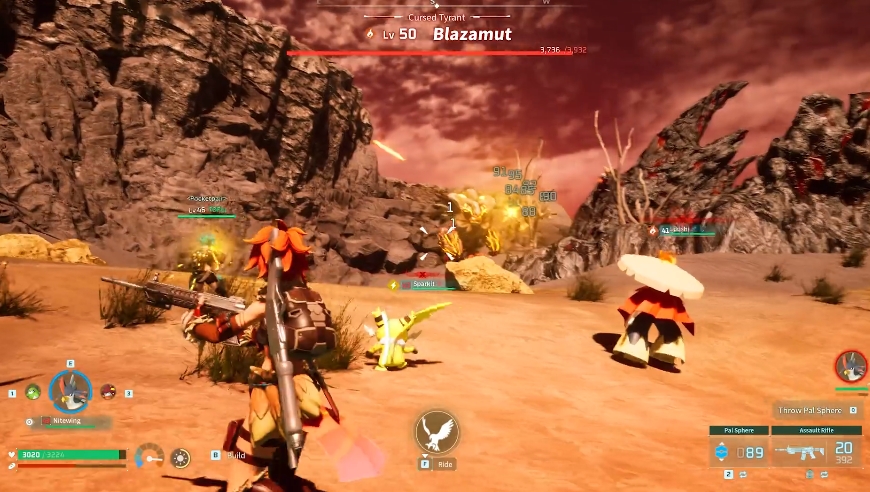The height and width of the screenshot is (492, 870).
Task: Switch to the green pal in the party
Action: [x=32, y=392]
